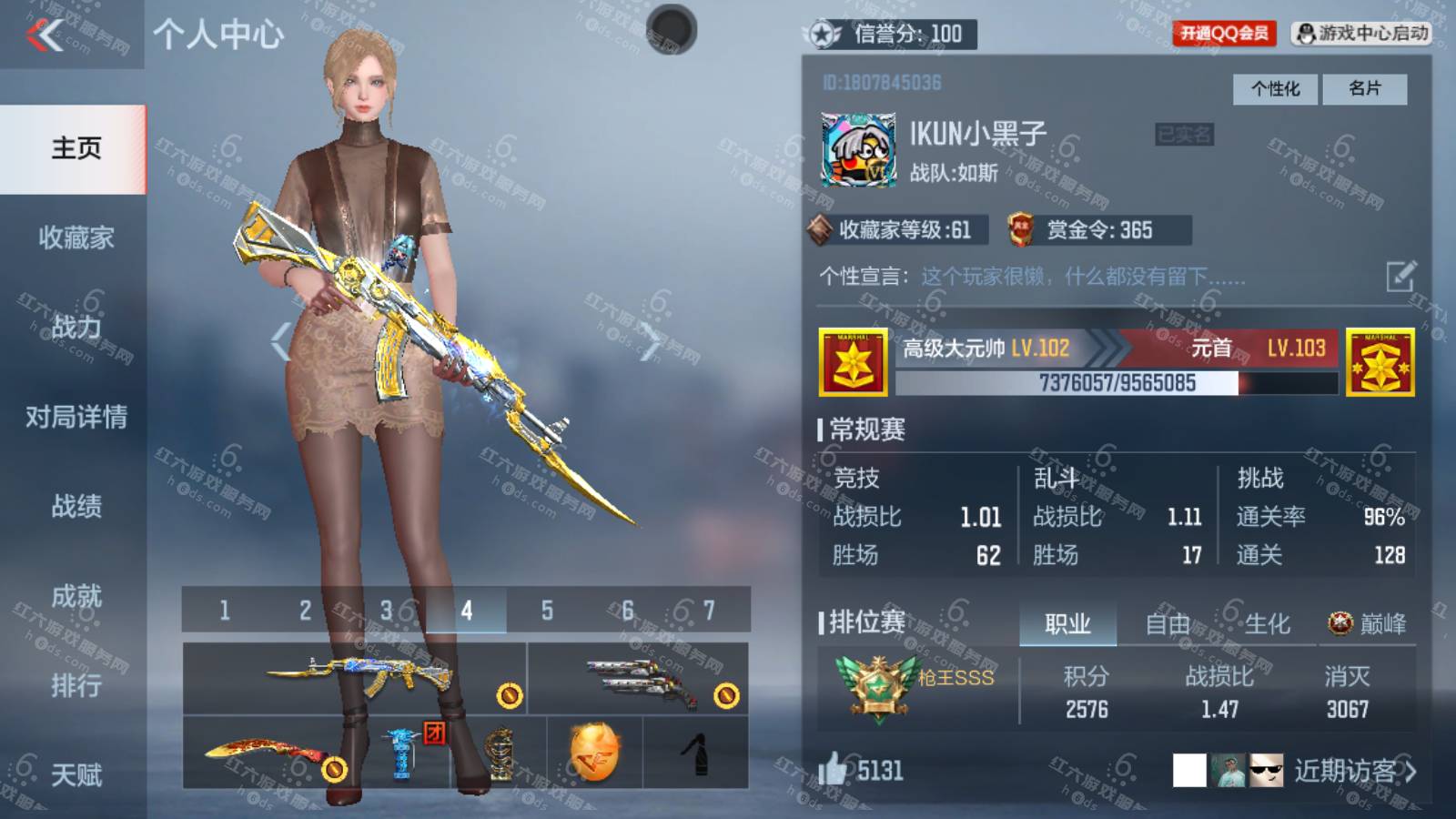Screen dimensions: 1456x819
Task: Click the 个性化 personalization button
Action: 1275,88
